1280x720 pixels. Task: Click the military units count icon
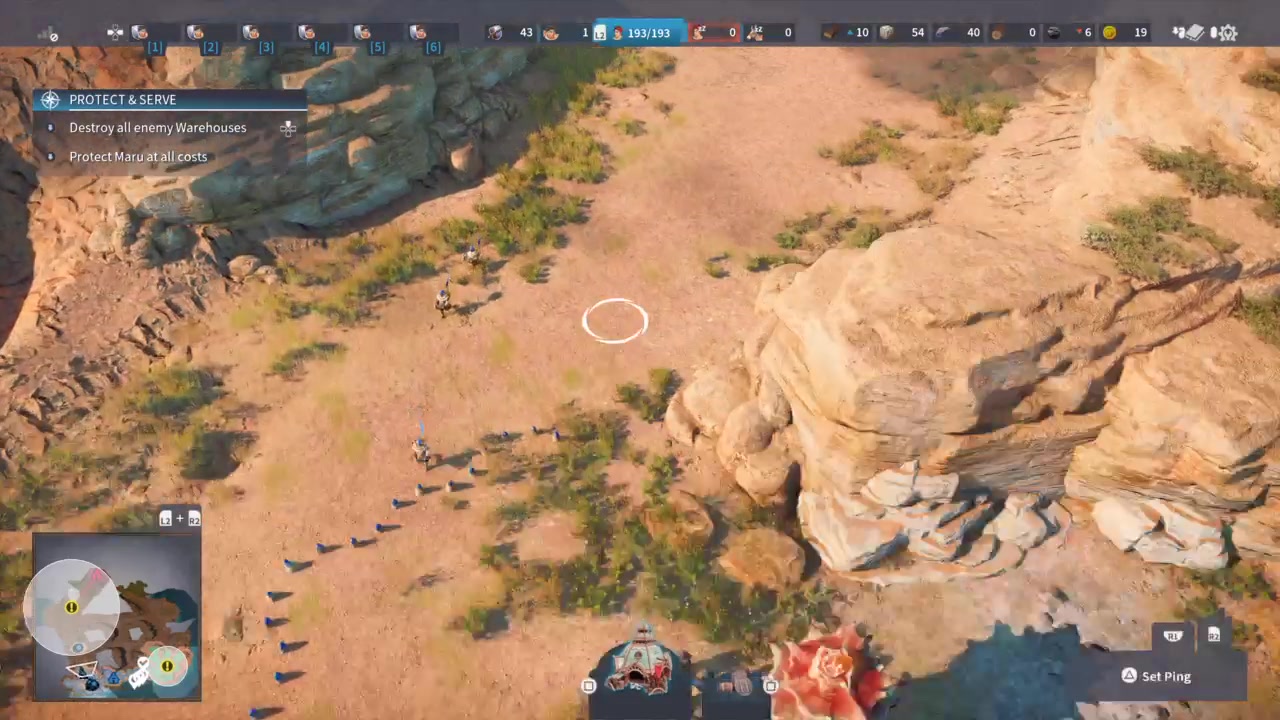(x=496, y=33)
